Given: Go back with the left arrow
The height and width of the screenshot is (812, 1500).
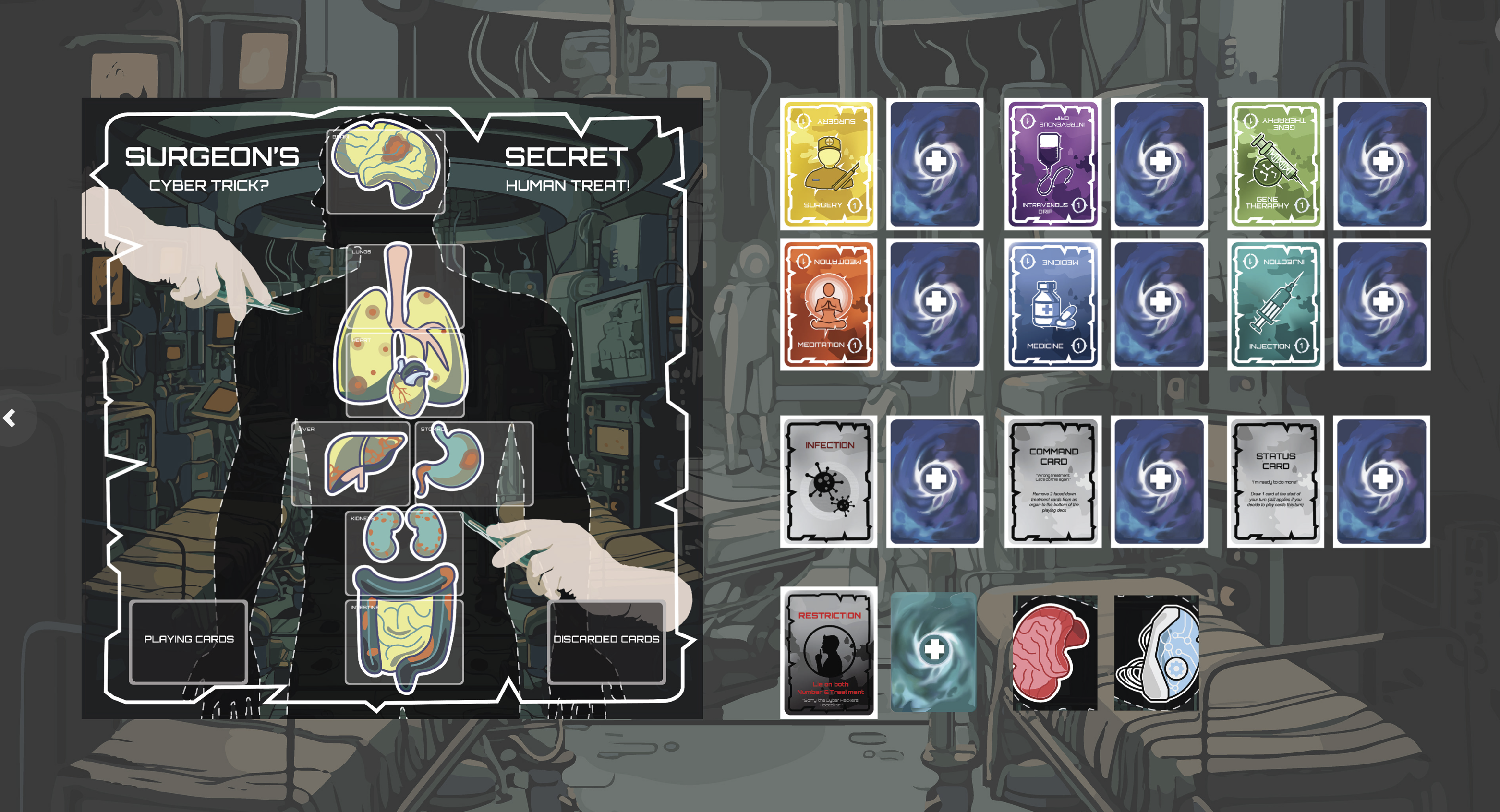Looking at the screenshot, I should tap(10, 418).
